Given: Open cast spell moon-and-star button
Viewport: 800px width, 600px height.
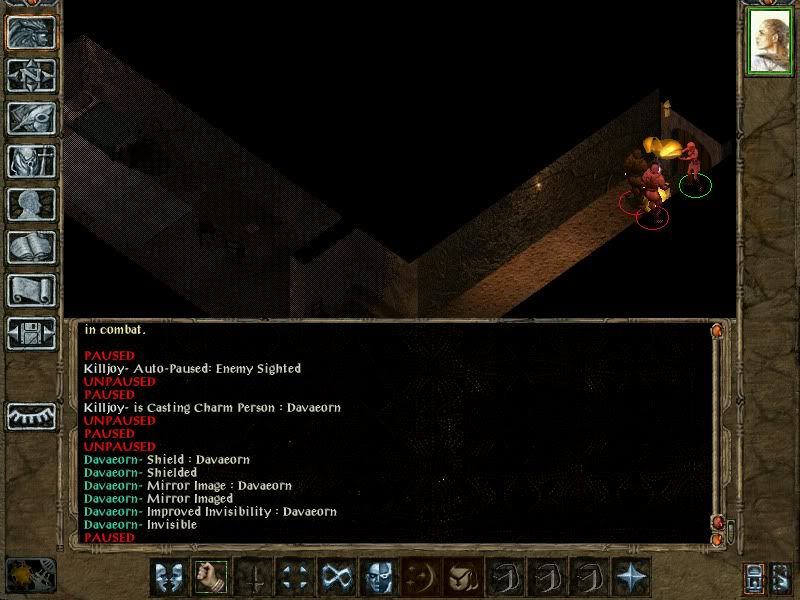Looking at the screenshot, I should point(421,577).
